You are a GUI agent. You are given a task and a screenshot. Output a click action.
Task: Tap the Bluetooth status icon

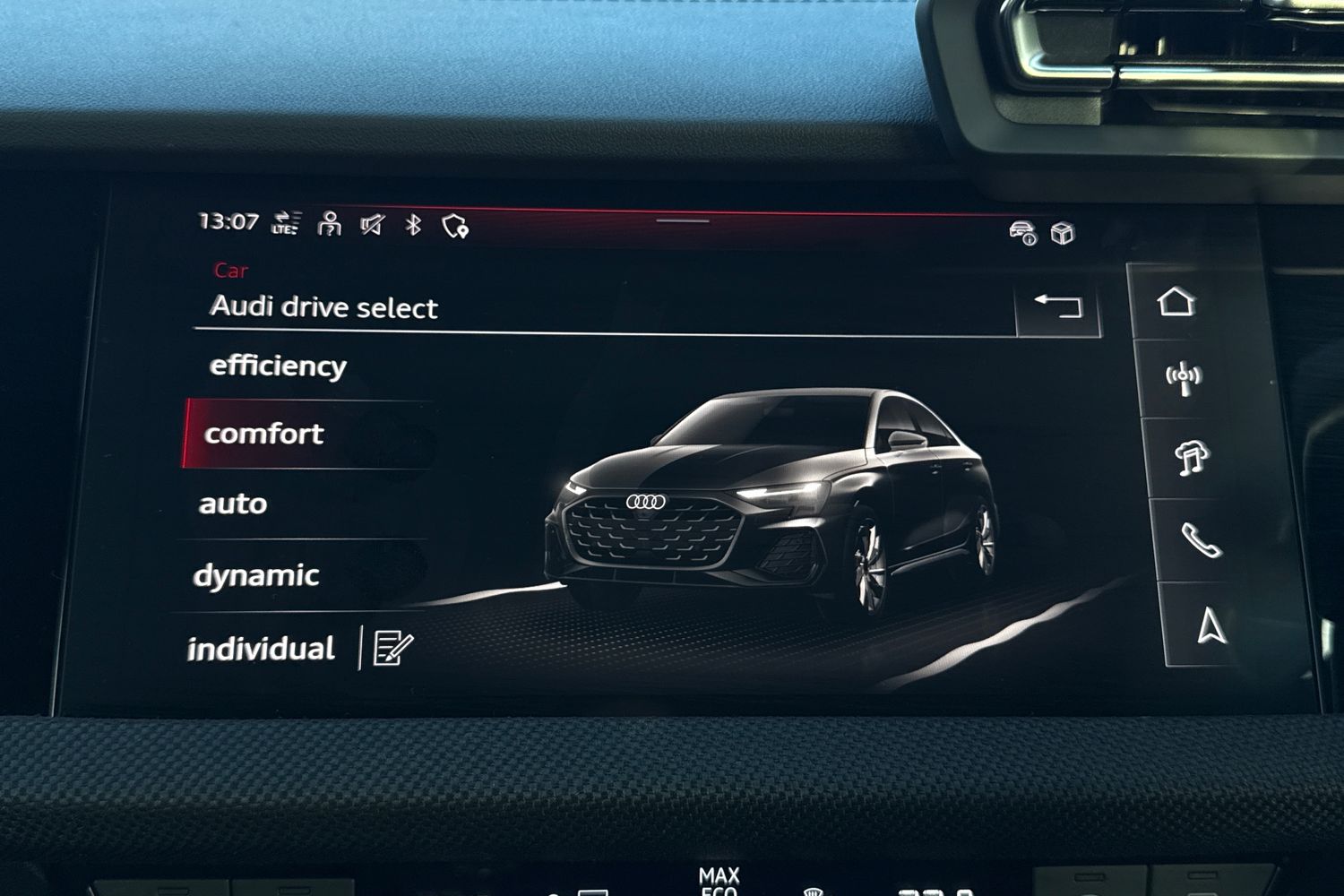coord(411,227)
